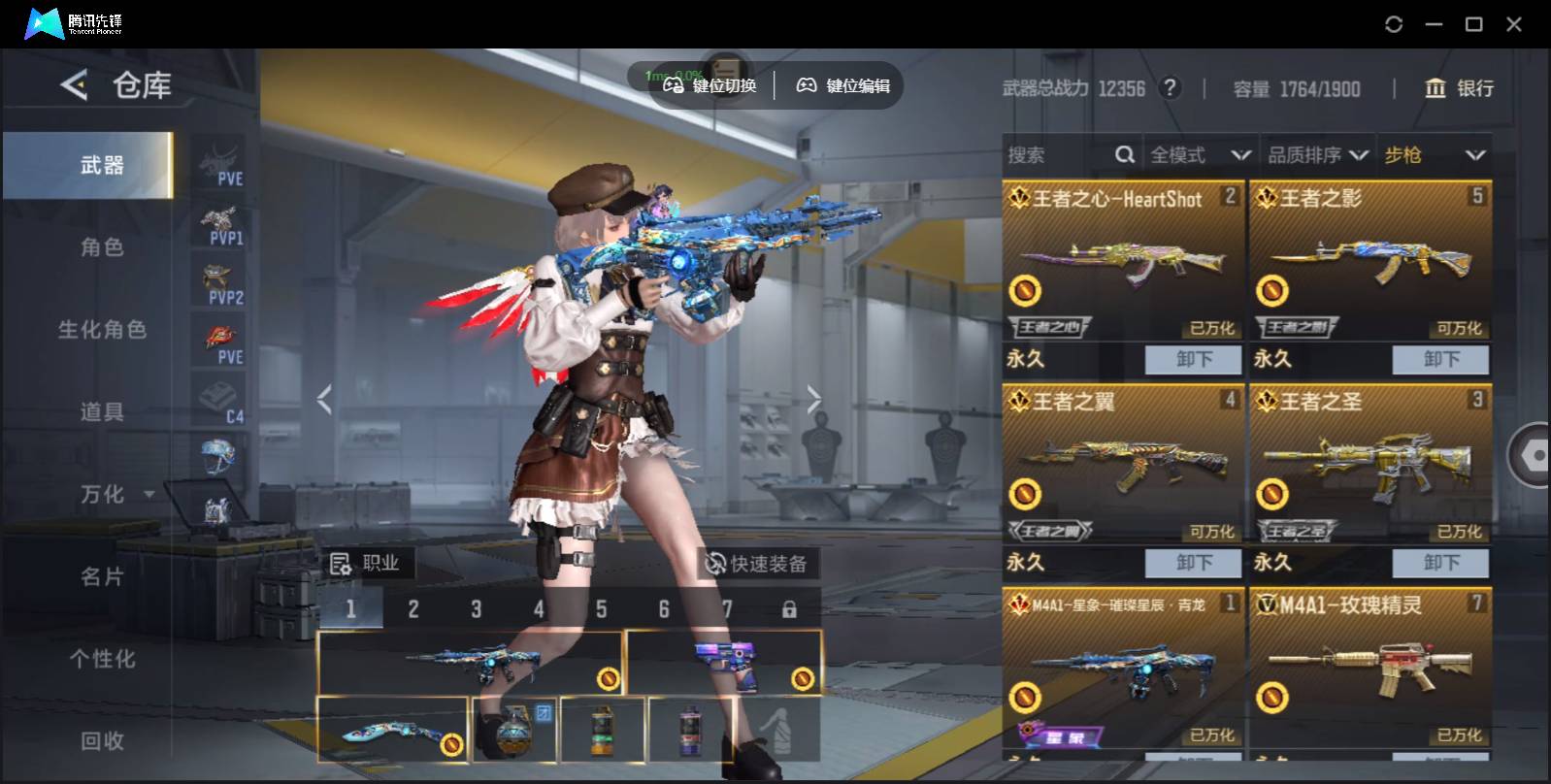Open the 步枪 weapon type dropdown
Viewport: 1551px width, 784px height.
point(1435,155)
